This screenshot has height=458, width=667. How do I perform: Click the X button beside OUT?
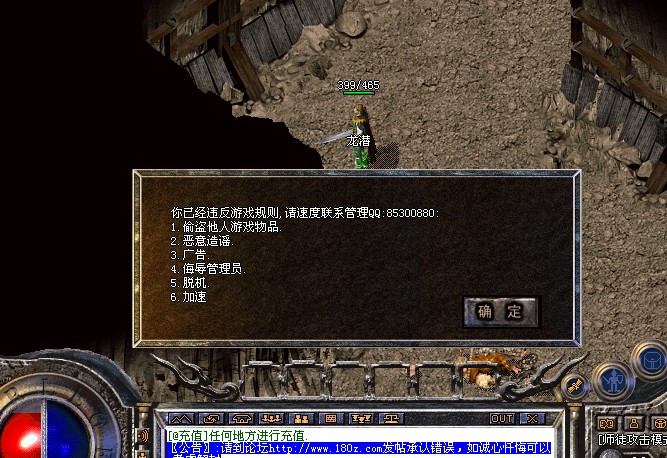pos(531,418)
